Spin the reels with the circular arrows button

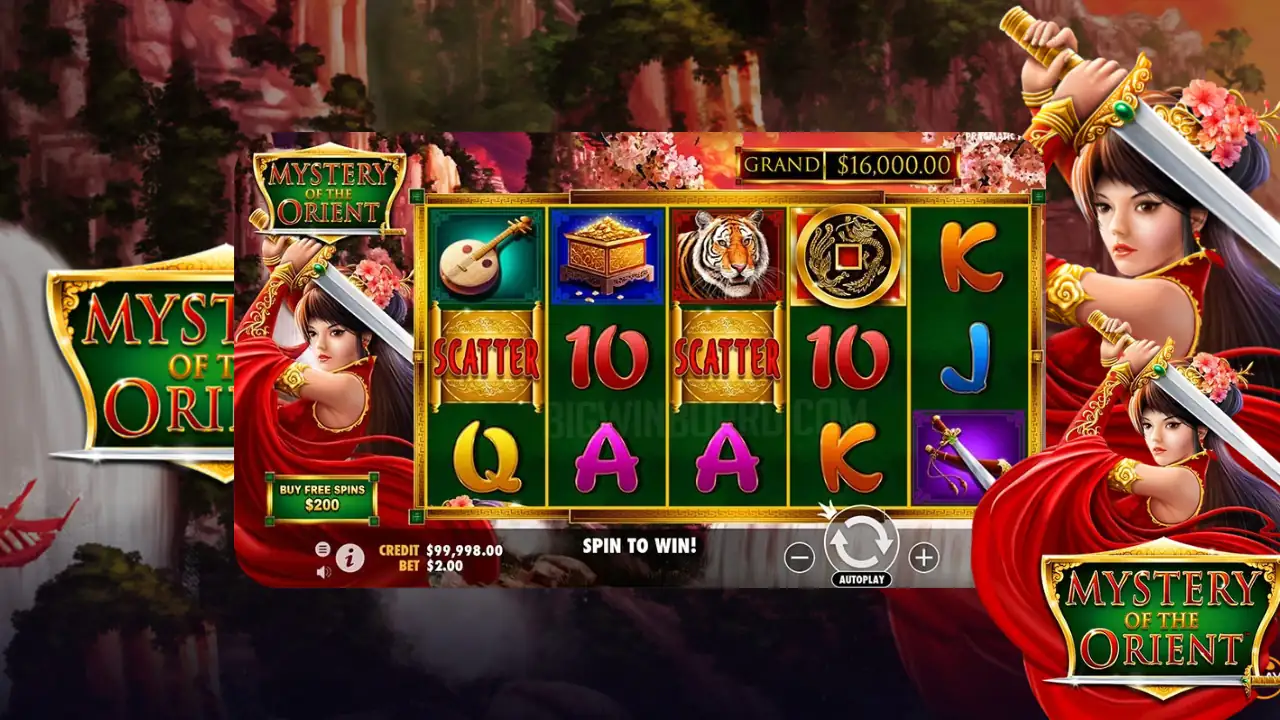tap(861, 542)
